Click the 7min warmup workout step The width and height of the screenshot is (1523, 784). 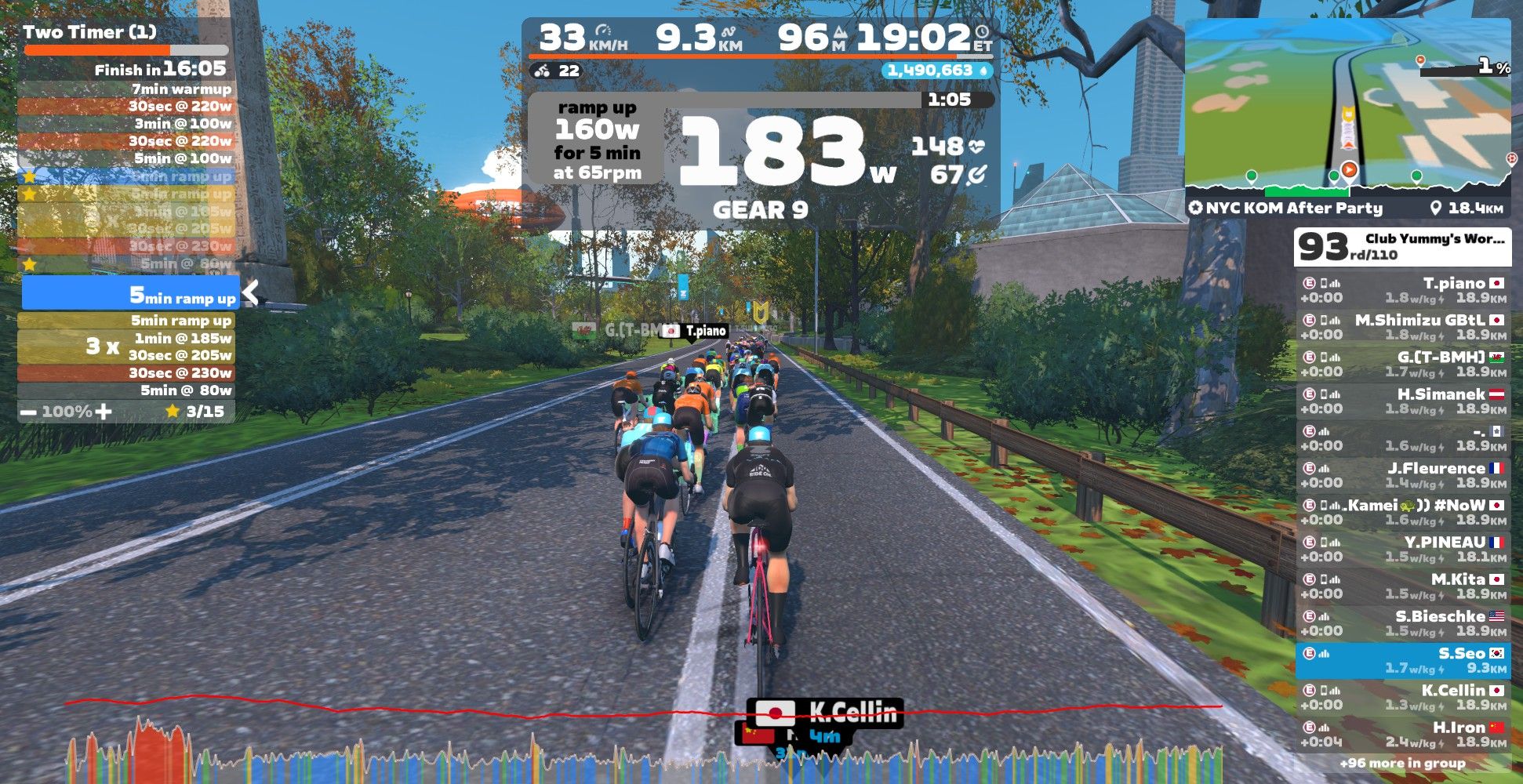point(125,89)
